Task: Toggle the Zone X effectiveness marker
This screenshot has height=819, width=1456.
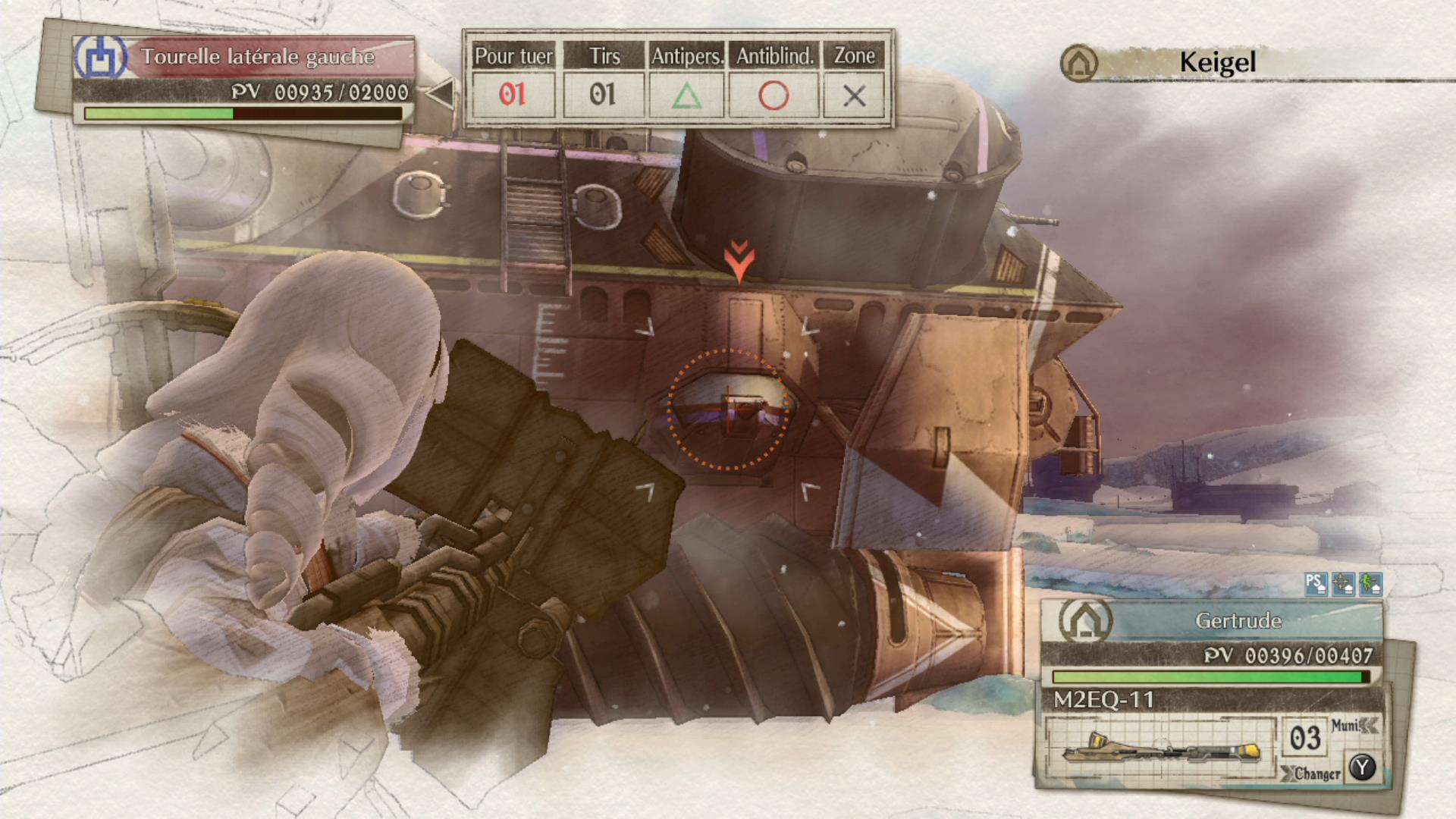Action: click(855, 96)
